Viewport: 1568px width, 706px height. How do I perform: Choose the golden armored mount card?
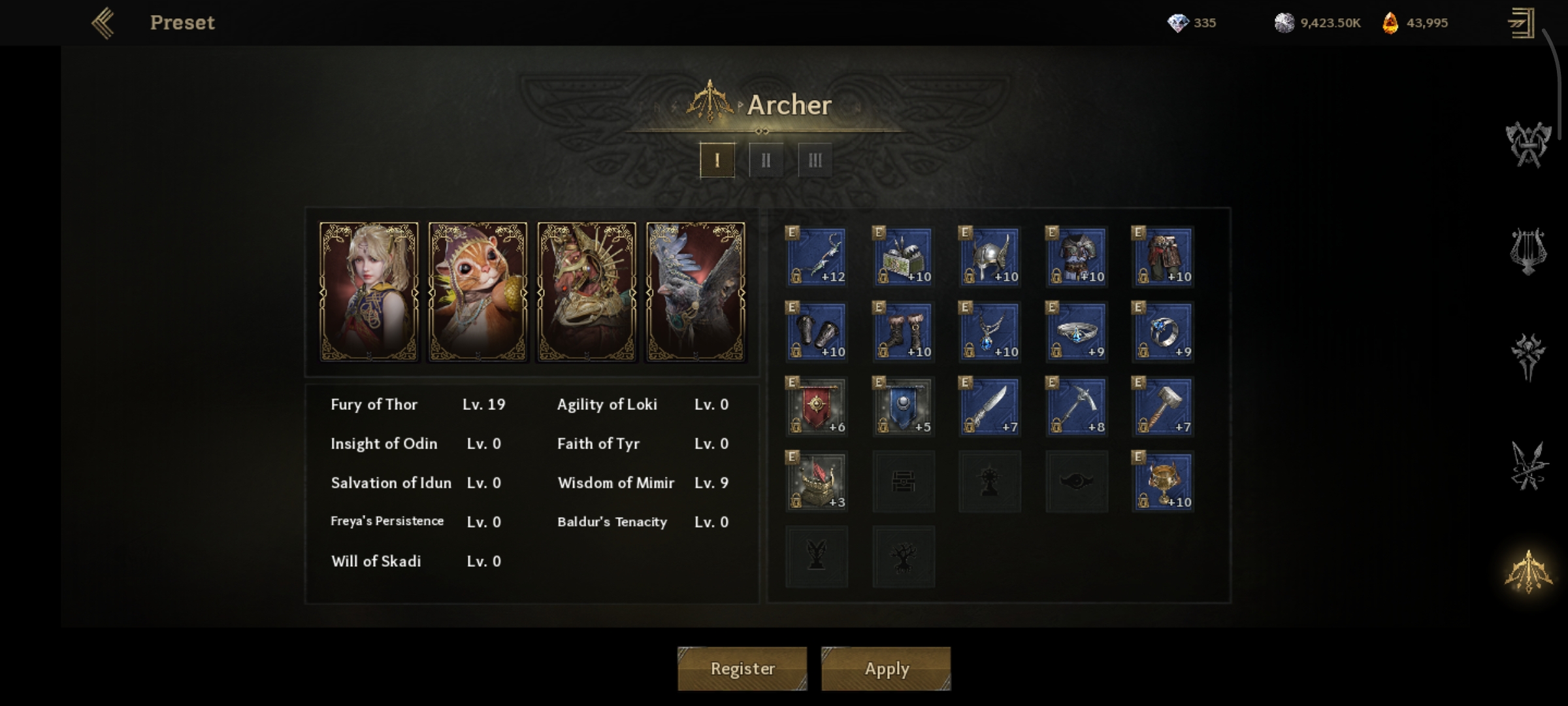[587, 292]
